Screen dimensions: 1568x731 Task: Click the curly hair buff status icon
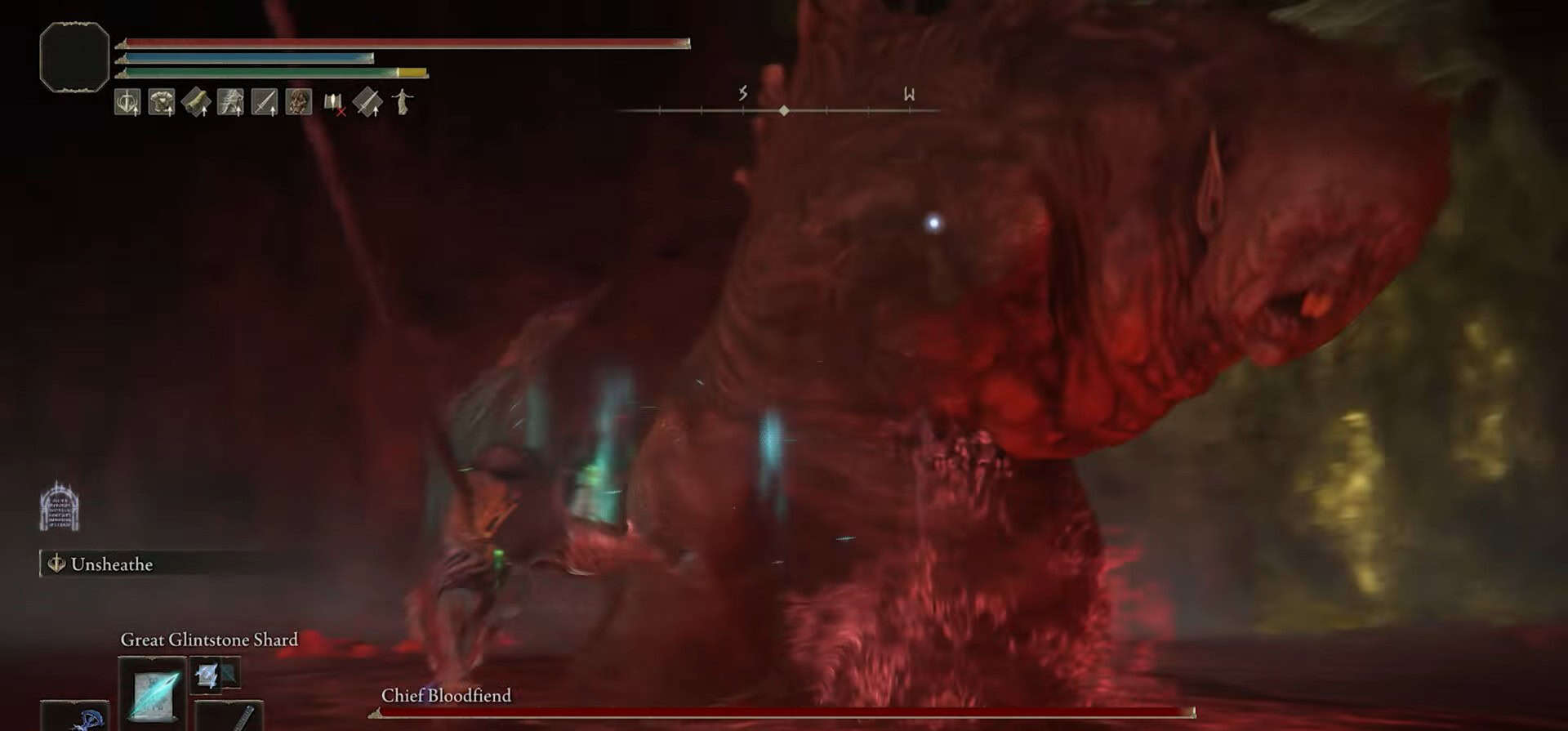299,103
